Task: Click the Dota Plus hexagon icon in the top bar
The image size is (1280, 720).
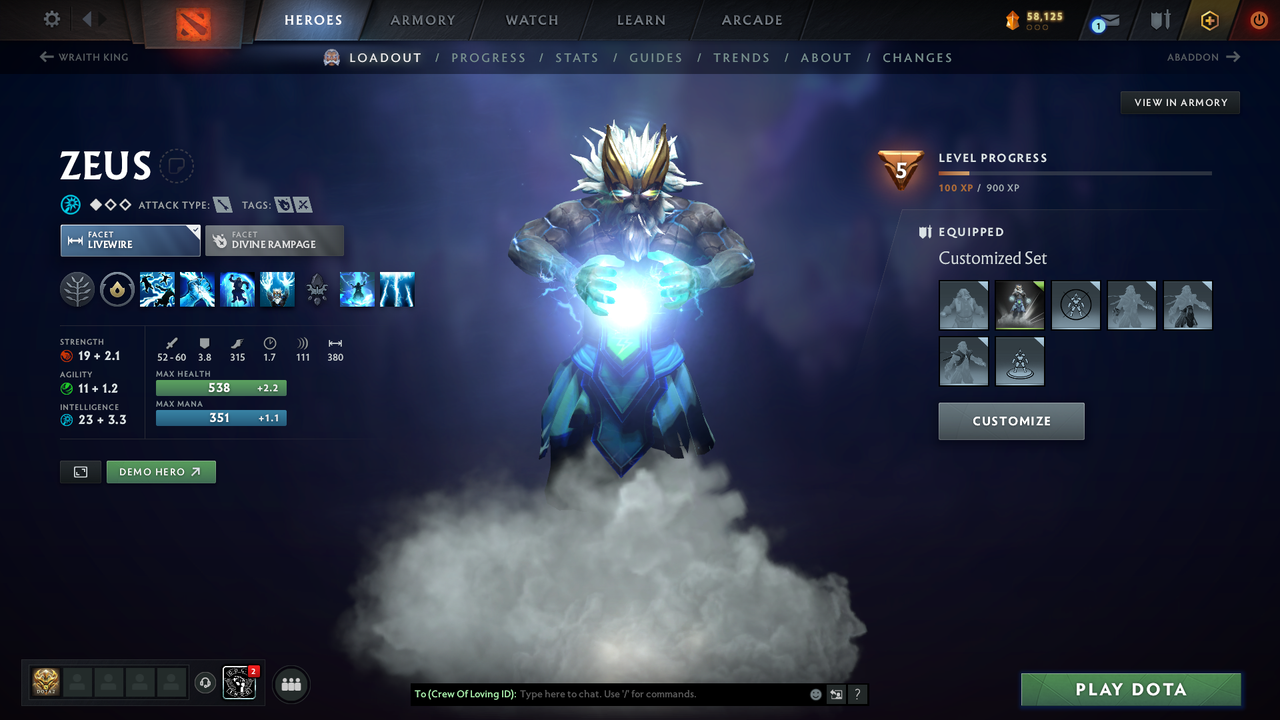Action: pos(1209,20)
